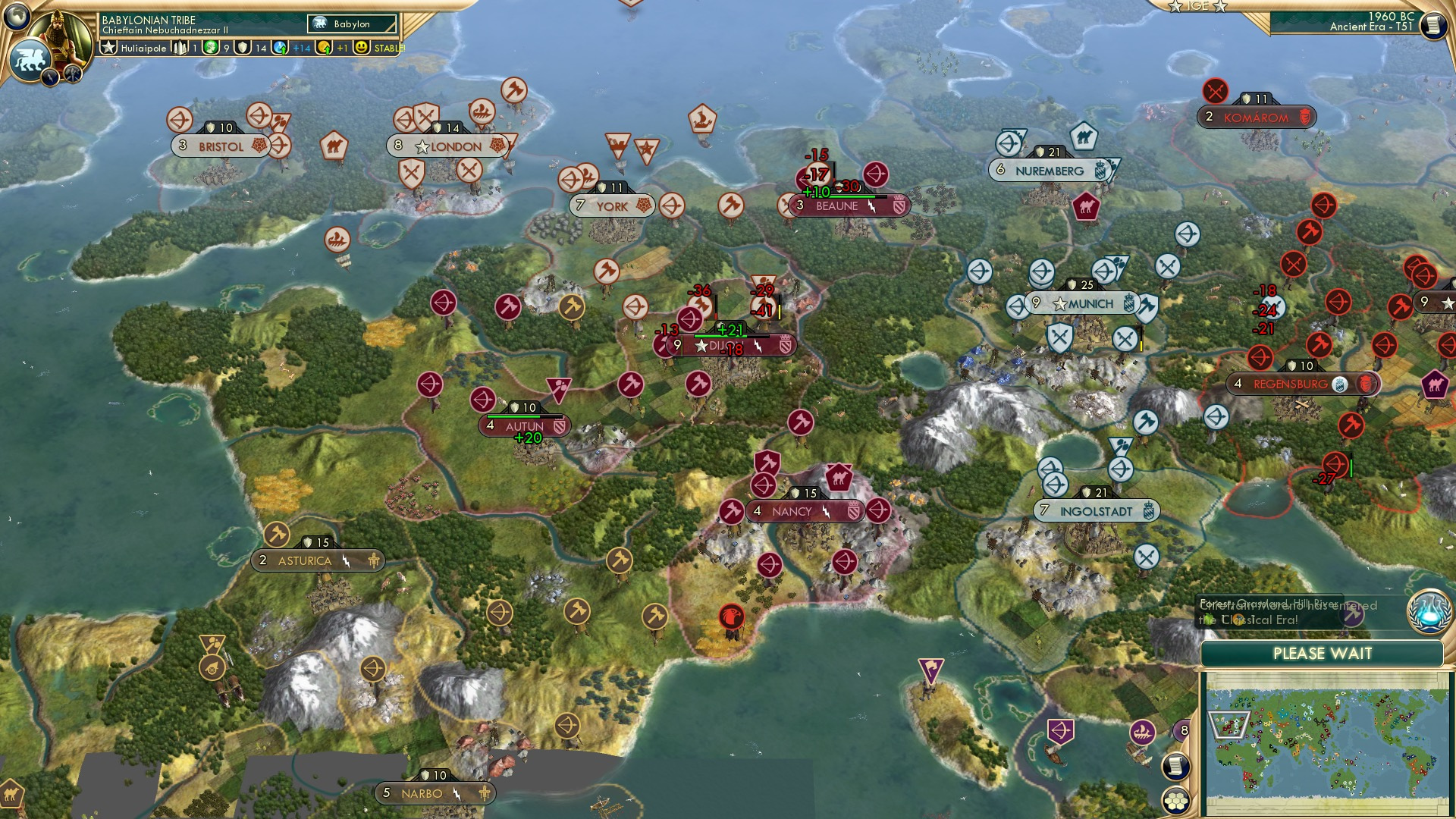Open the notification scroll icon near the turn counter
Screen dimensions: 1456x819
pyautogui.click(x=1436, y=25)
